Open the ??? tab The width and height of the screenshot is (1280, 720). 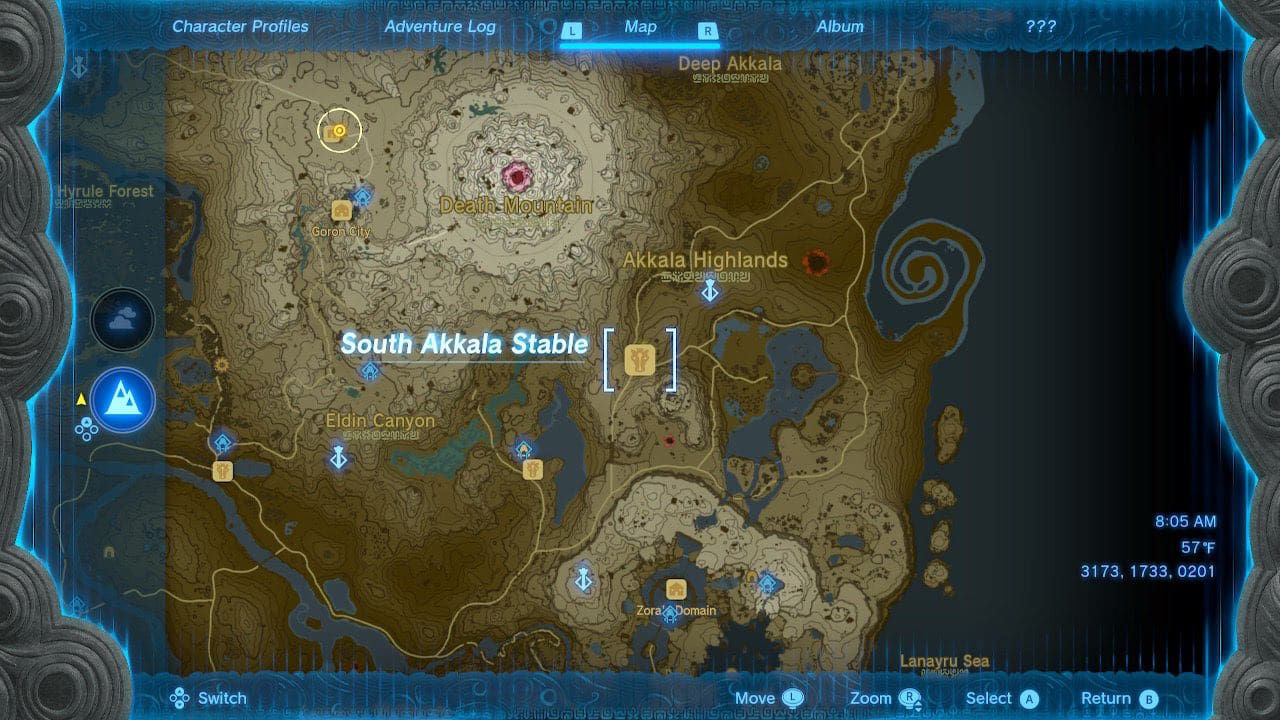point(1042,27)
